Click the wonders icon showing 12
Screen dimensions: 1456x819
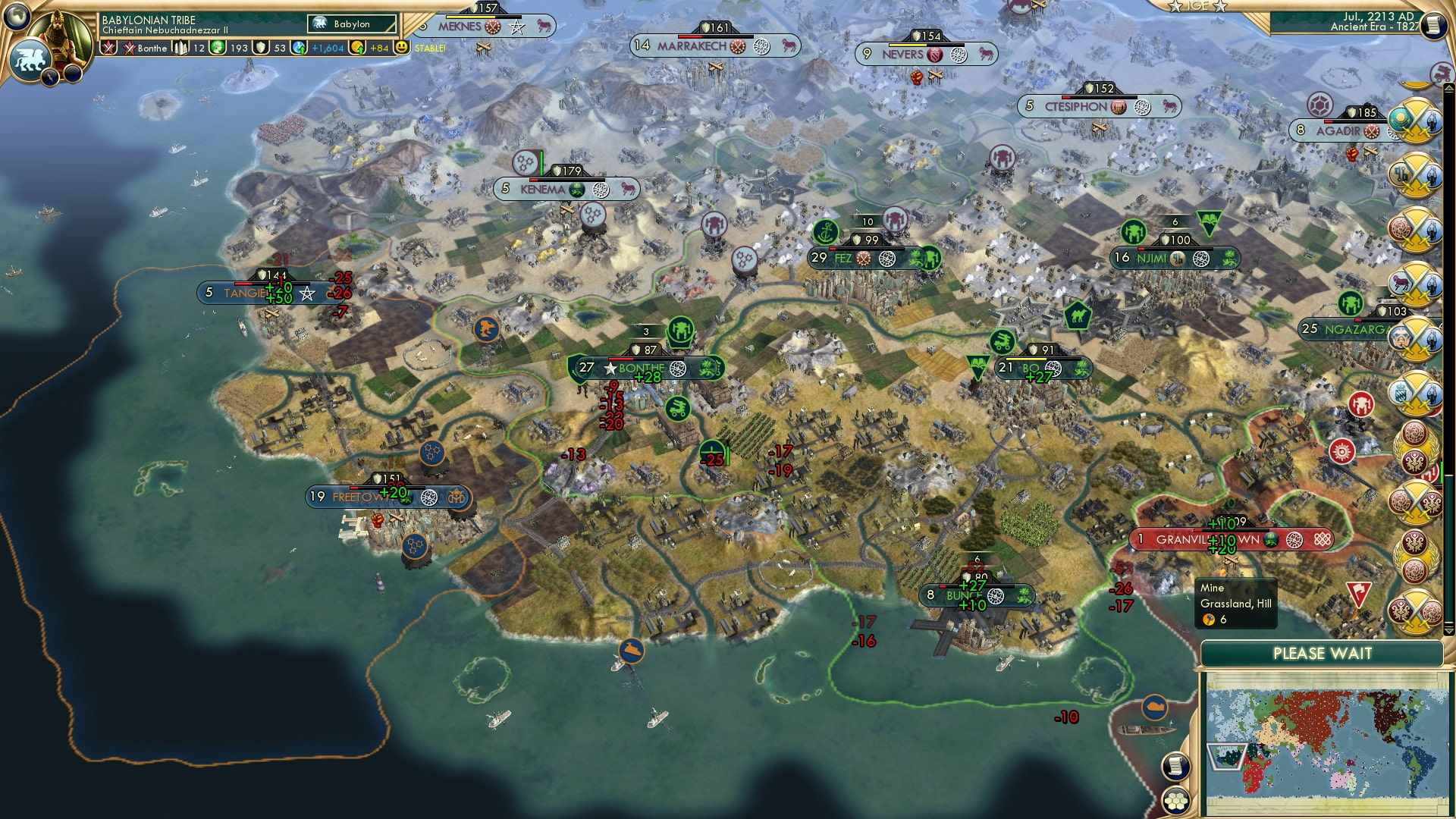180,48
